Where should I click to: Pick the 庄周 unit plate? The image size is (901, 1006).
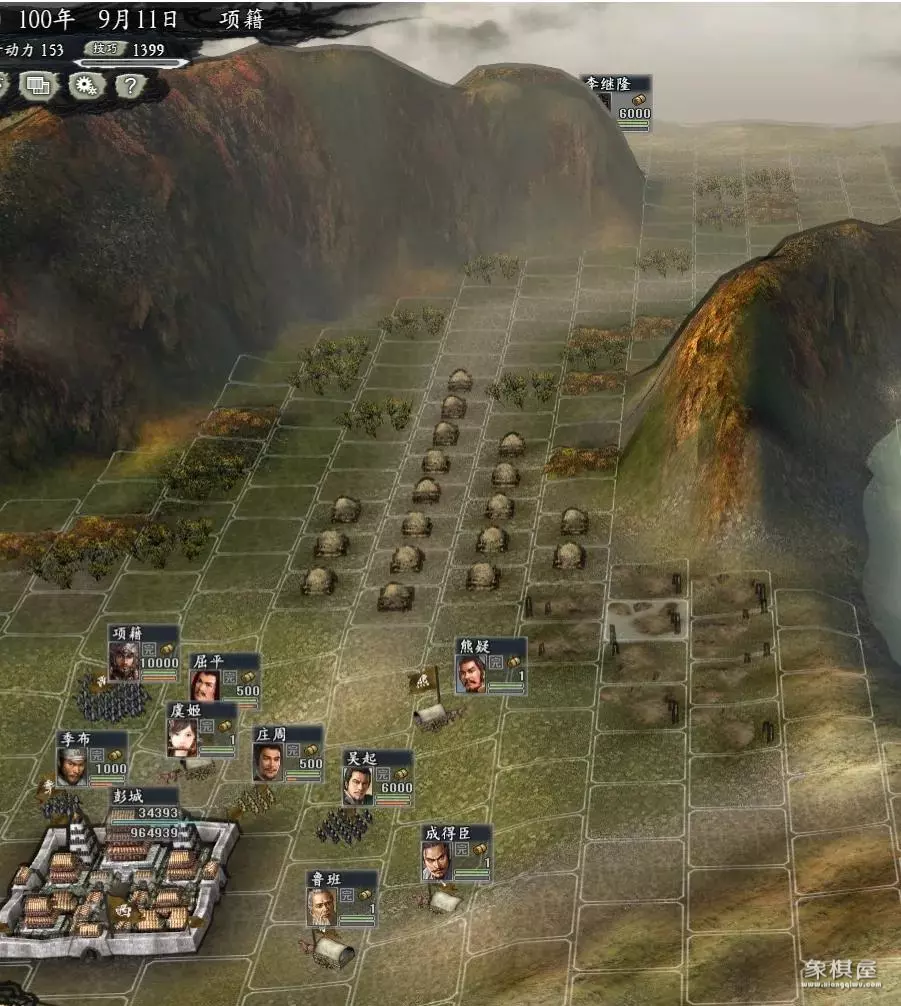tap(288, 753)
